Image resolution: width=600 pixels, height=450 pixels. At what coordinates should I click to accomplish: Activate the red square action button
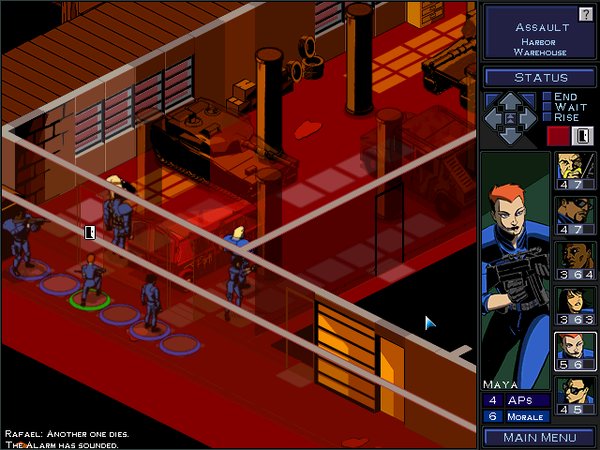coord(556,136)
